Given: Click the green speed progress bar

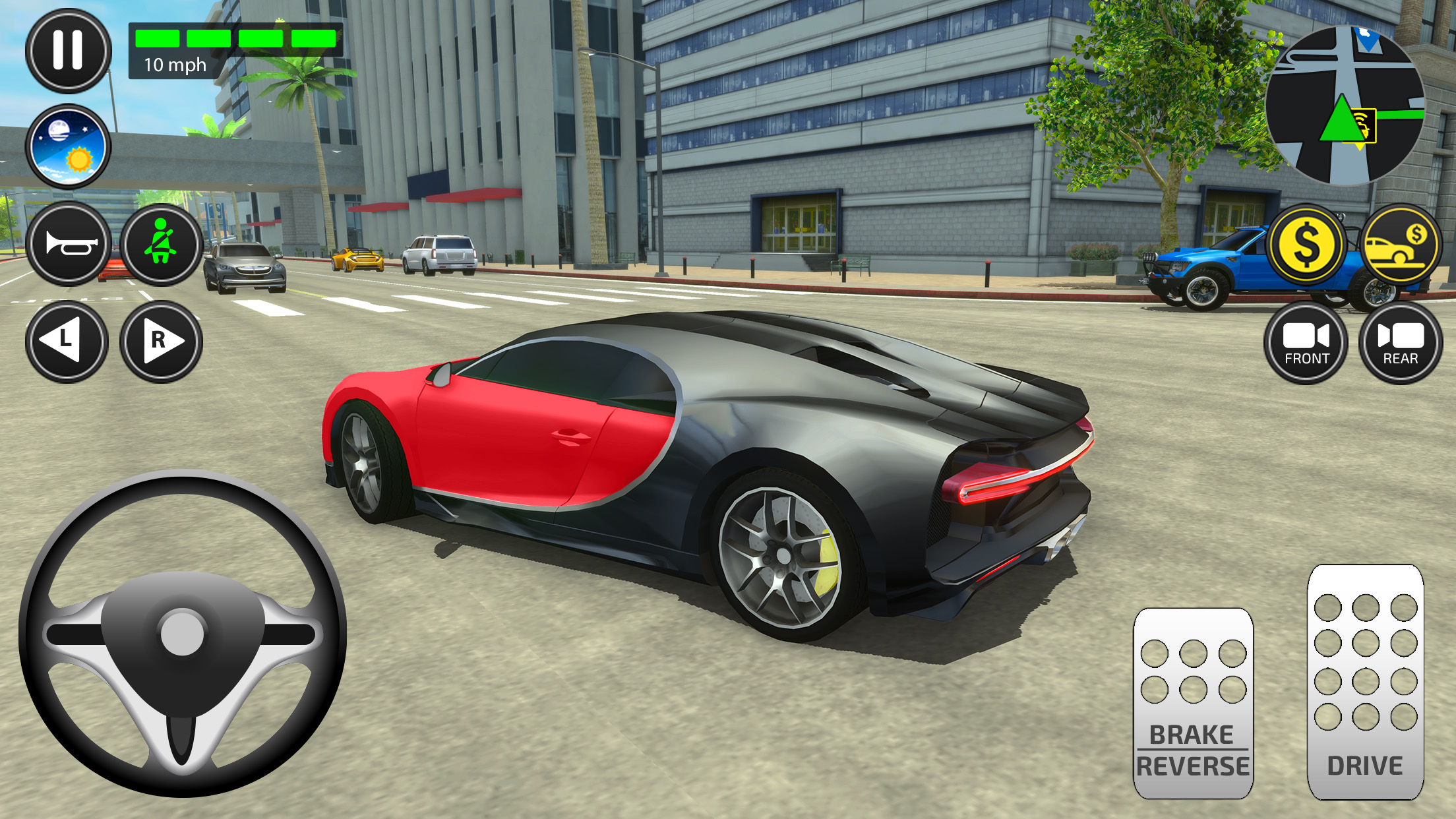Looking at the screenshot, I should tap(234, 38).
